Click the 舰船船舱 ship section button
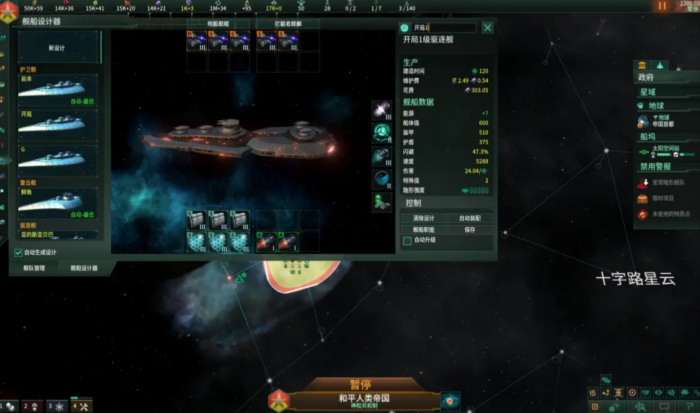This screenshot has height=413, width=700. pyautogui.click(x=424, y=229)
